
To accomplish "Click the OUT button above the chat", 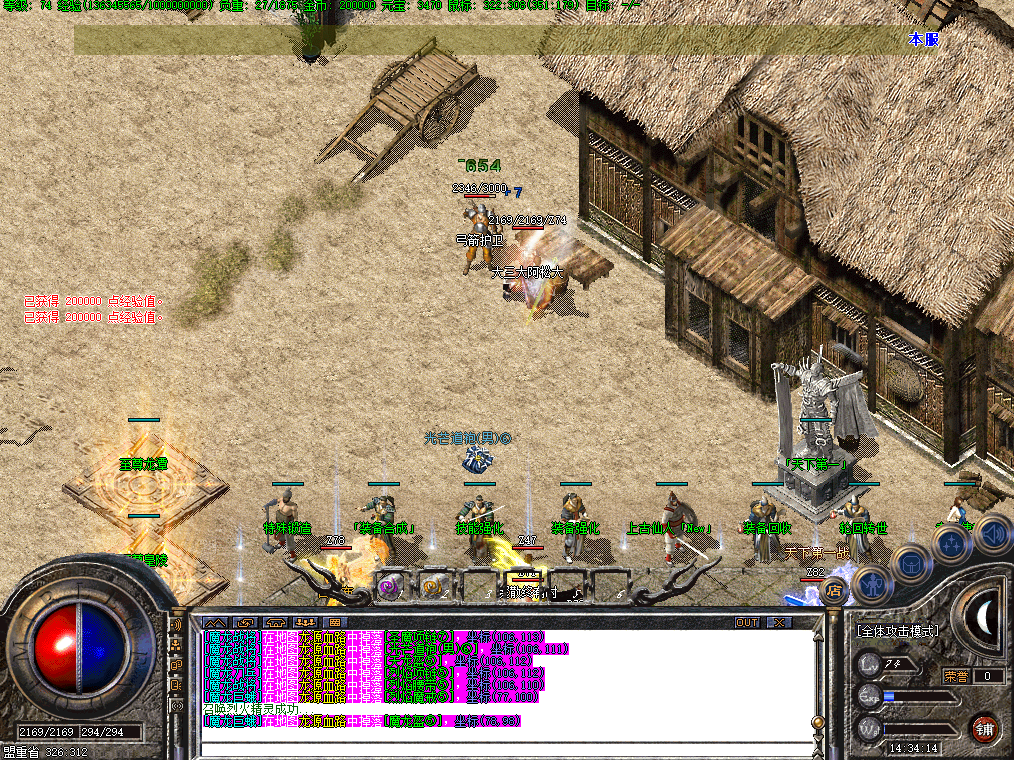I will tap(747, 622).
